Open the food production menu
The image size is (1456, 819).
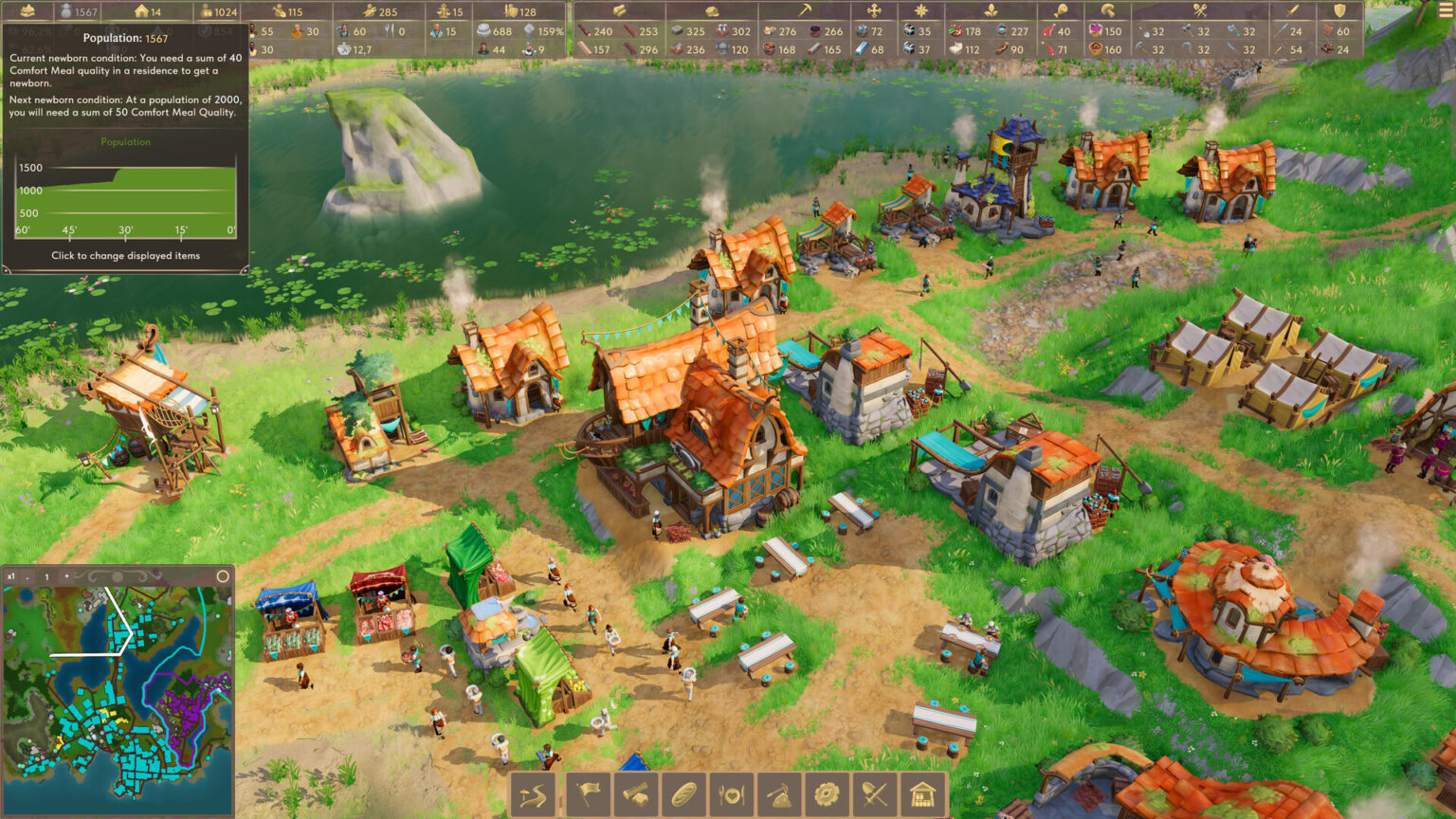coord(683,794)
